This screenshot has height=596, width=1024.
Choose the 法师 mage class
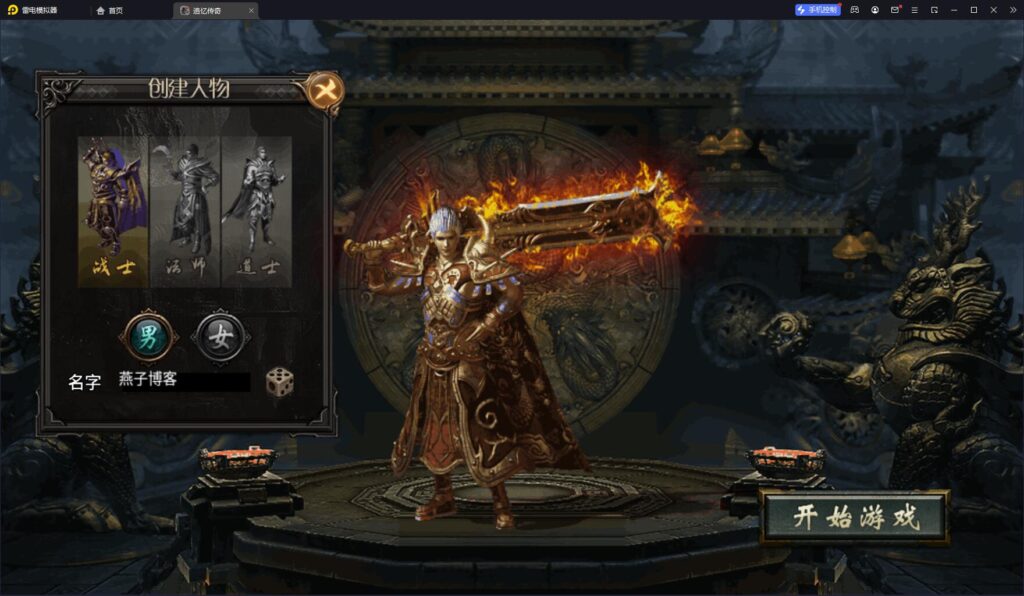click(x=185, y=211)
